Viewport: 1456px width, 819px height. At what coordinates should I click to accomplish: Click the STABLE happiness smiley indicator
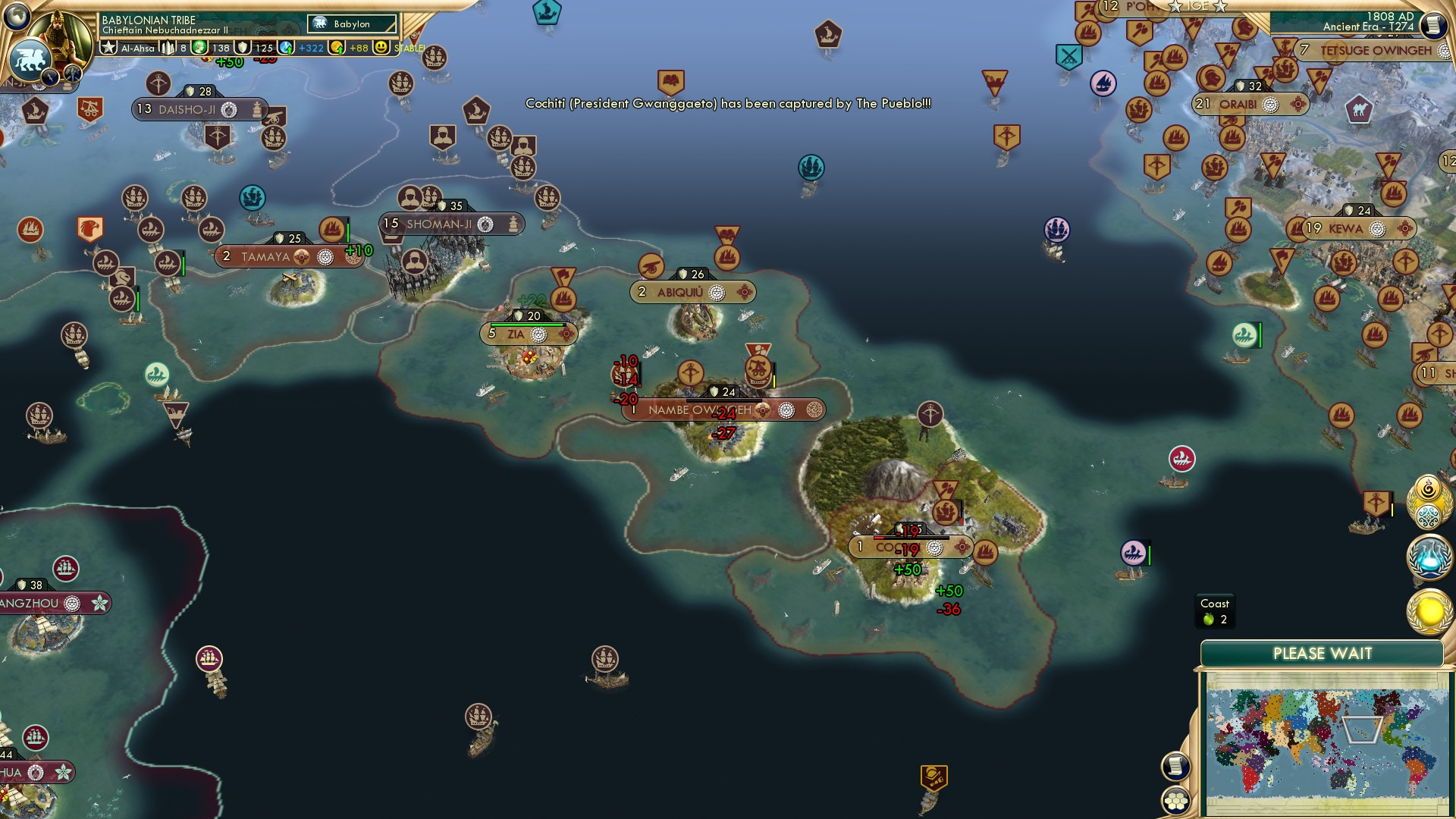[381, 48]
